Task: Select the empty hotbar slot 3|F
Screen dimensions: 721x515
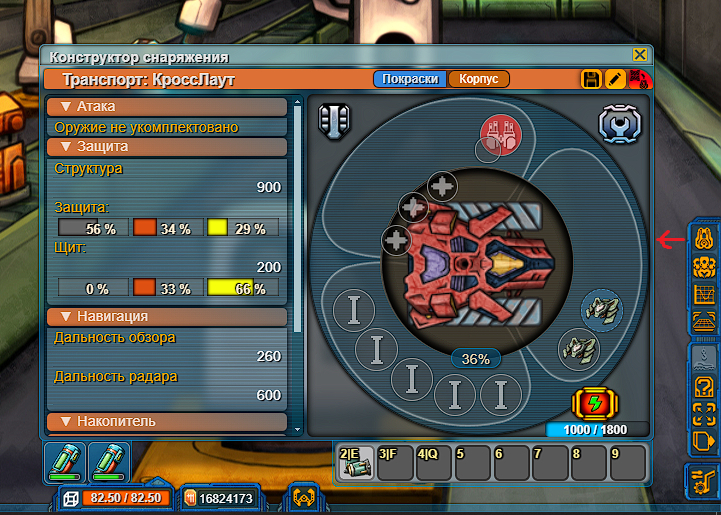Action: click(393, 463)
